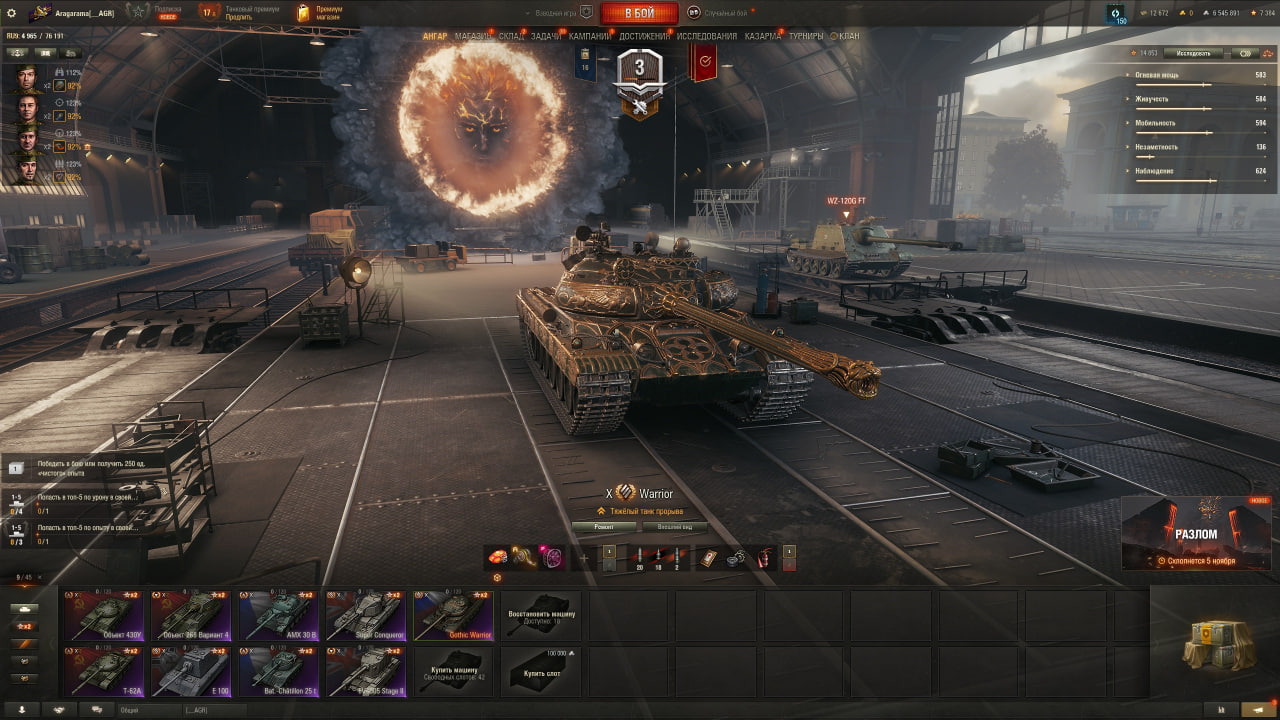Image resolution: width=1280 pixels, height=720 pixels.
Task: Select the Объект 430У tank in the carousel
Action: pyautogui.click(x=104, y=615)
